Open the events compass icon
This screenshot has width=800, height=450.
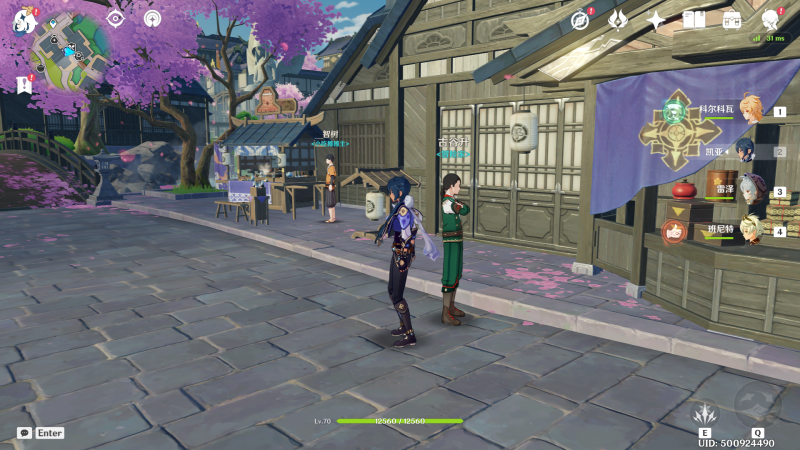[x=580, y=19]
